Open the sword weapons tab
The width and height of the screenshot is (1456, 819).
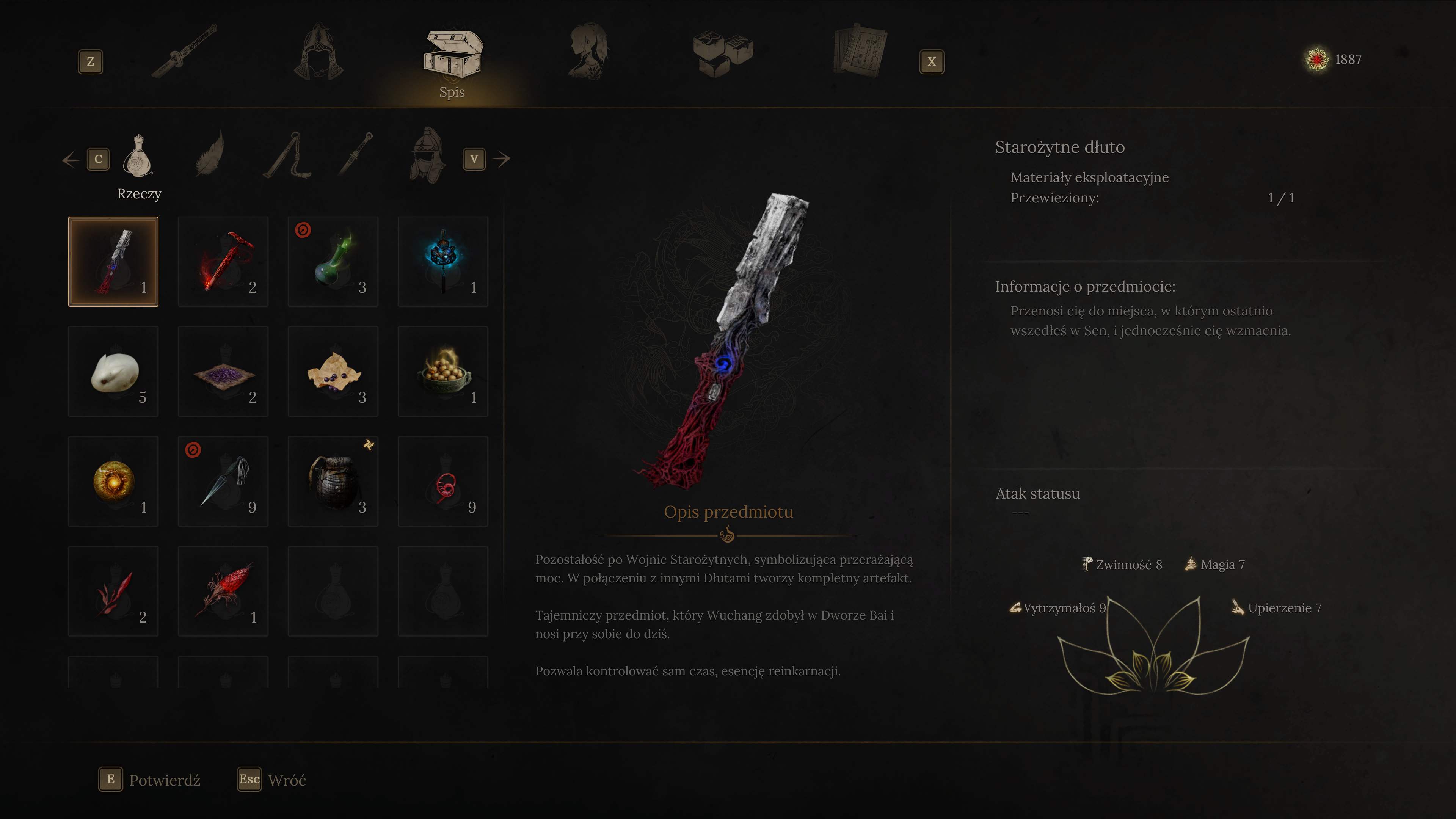185,51
